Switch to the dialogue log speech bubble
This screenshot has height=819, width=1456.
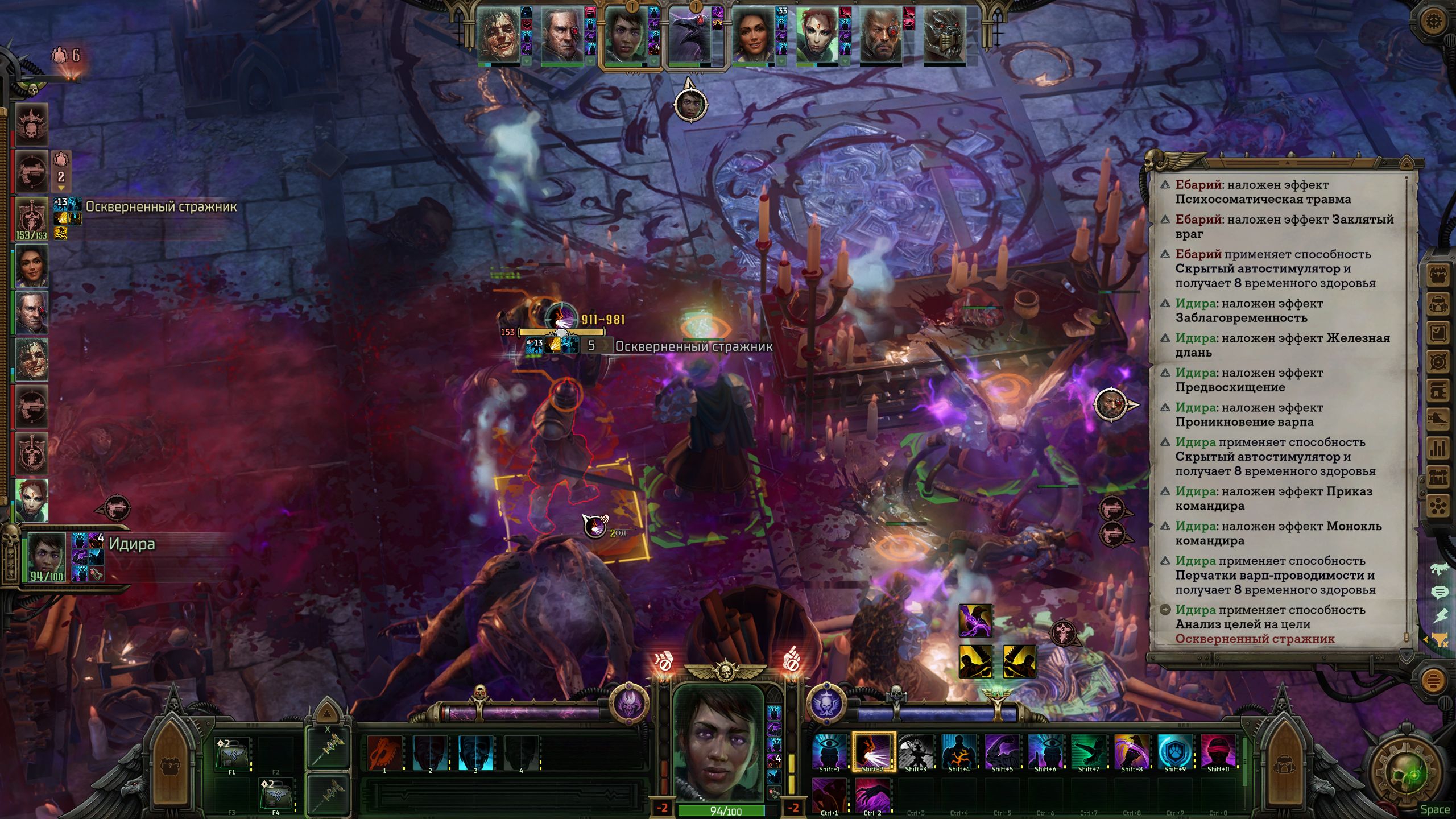coord(1439,593)
